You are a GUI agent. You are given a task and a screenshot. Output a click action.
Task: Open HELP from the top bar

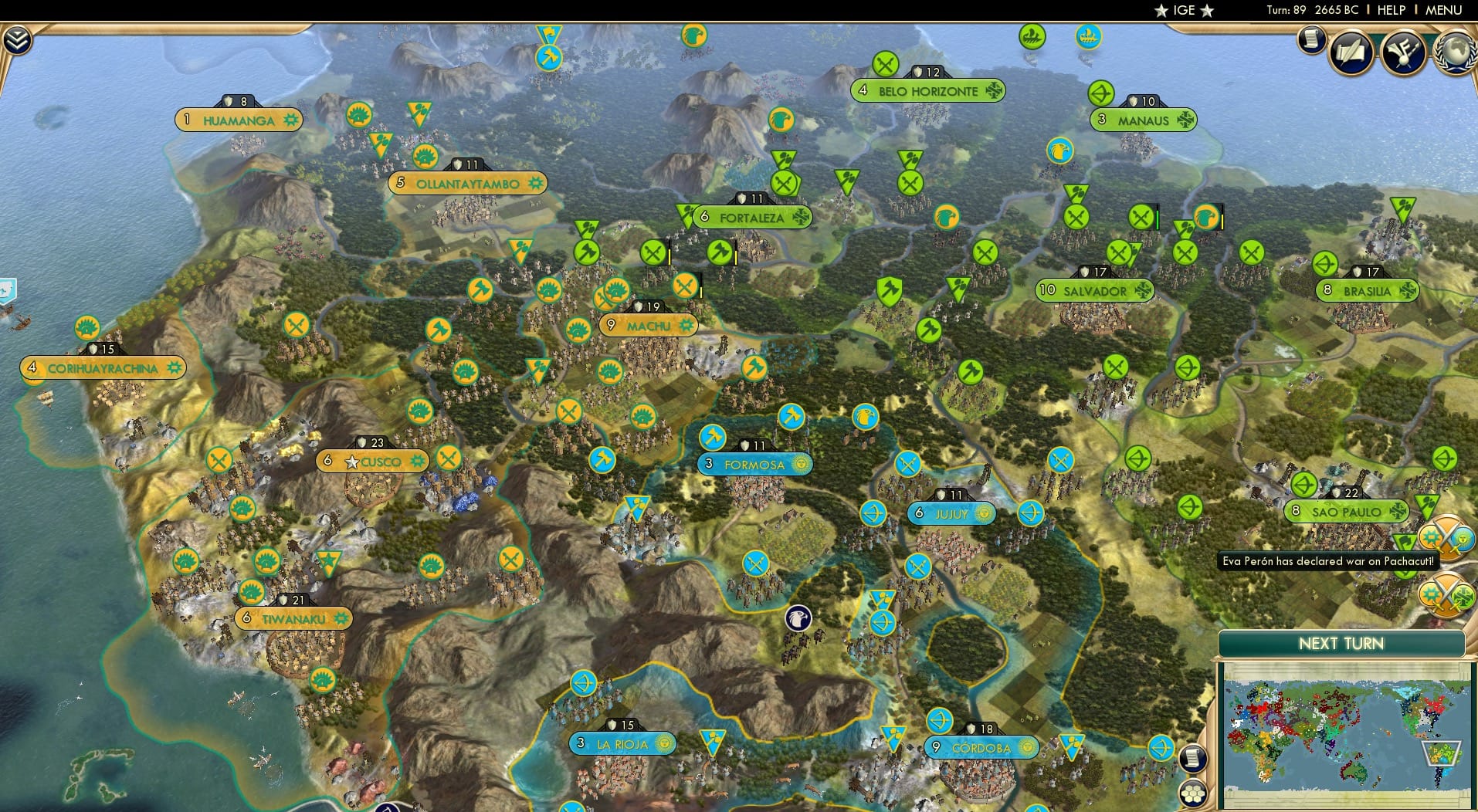click(x=1392, y=11)
